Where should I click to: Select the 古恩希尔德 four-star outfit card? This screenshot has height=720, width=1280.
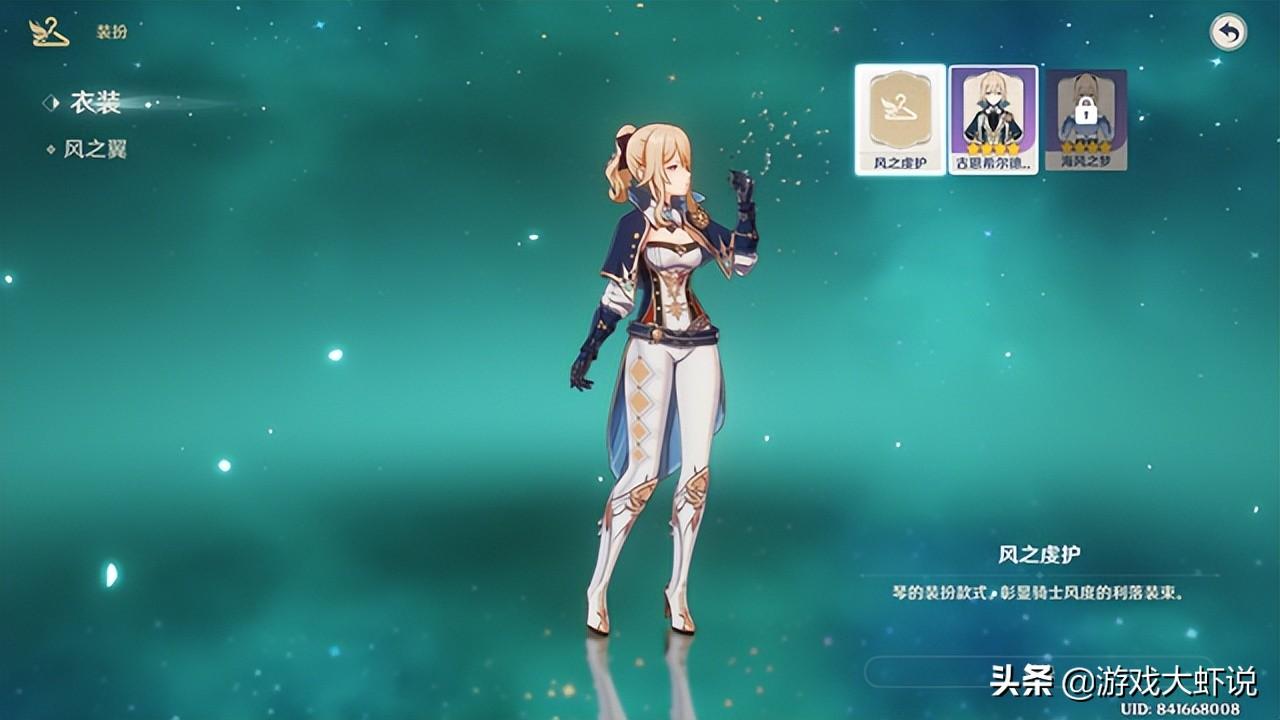click(992, 118)
